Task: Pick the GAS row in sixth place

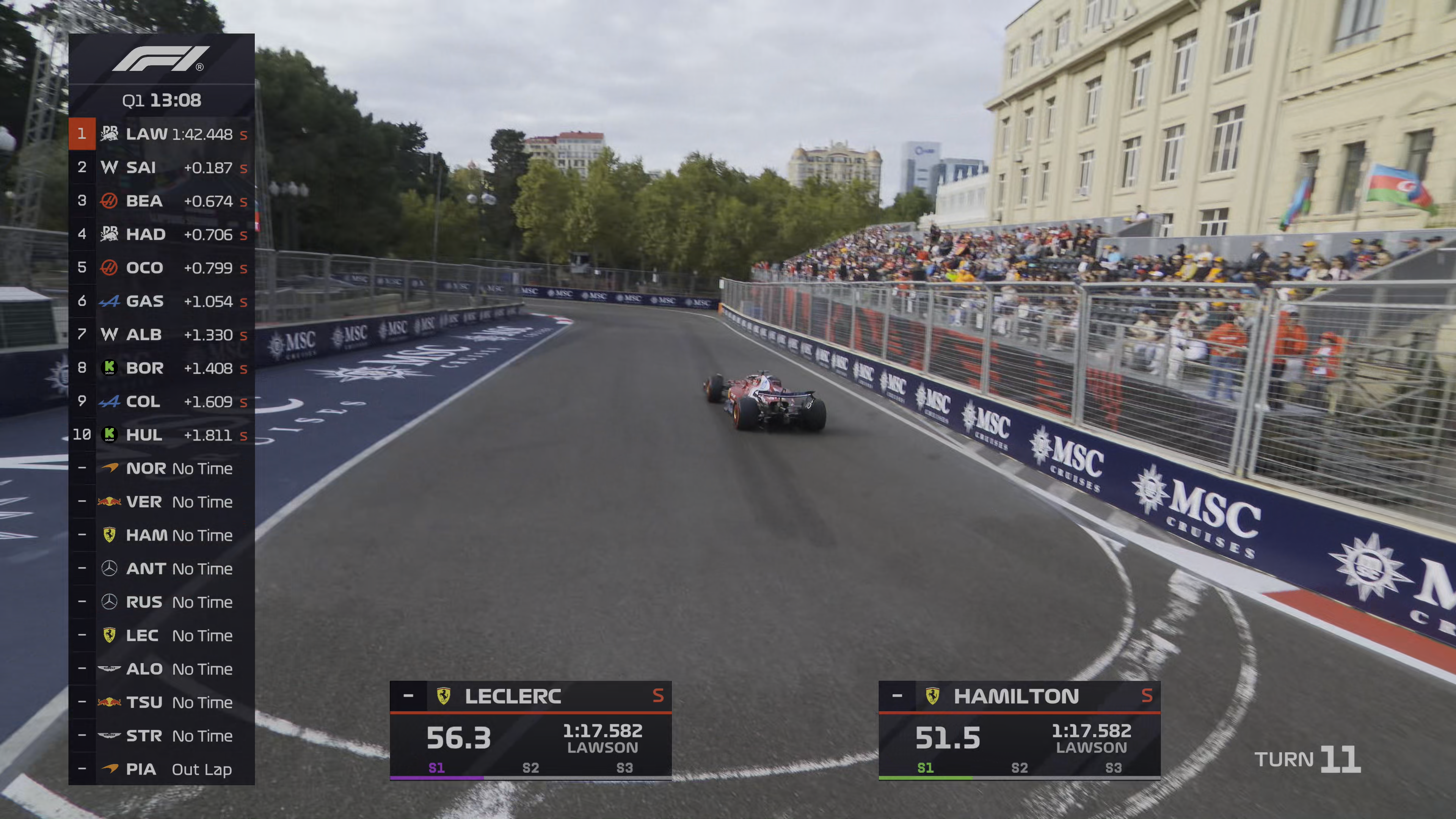Action: [x=162, y=301]
